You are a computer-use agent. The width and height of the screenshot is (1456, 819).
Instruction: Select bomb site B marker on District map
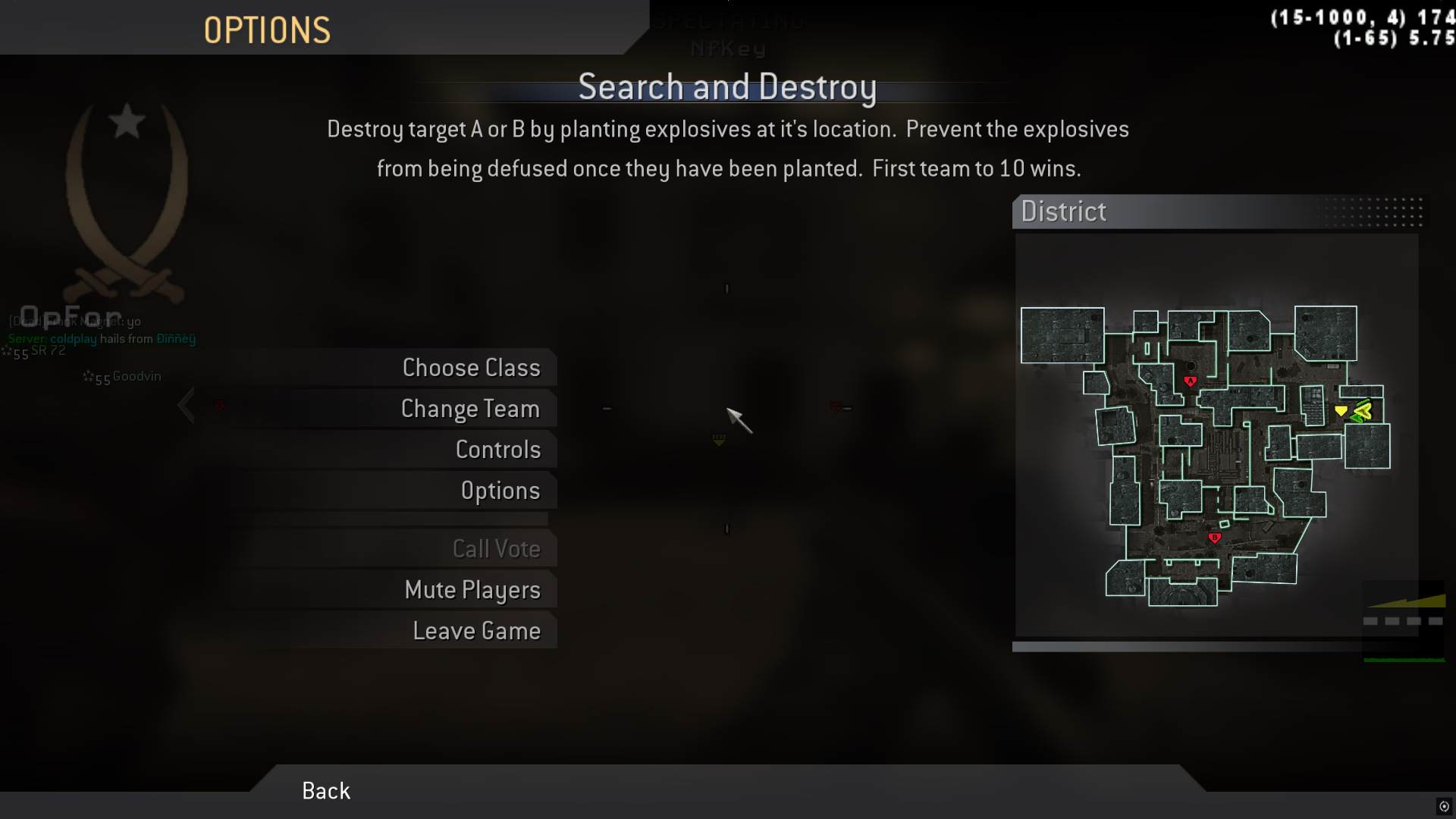tap(1216, 536)
